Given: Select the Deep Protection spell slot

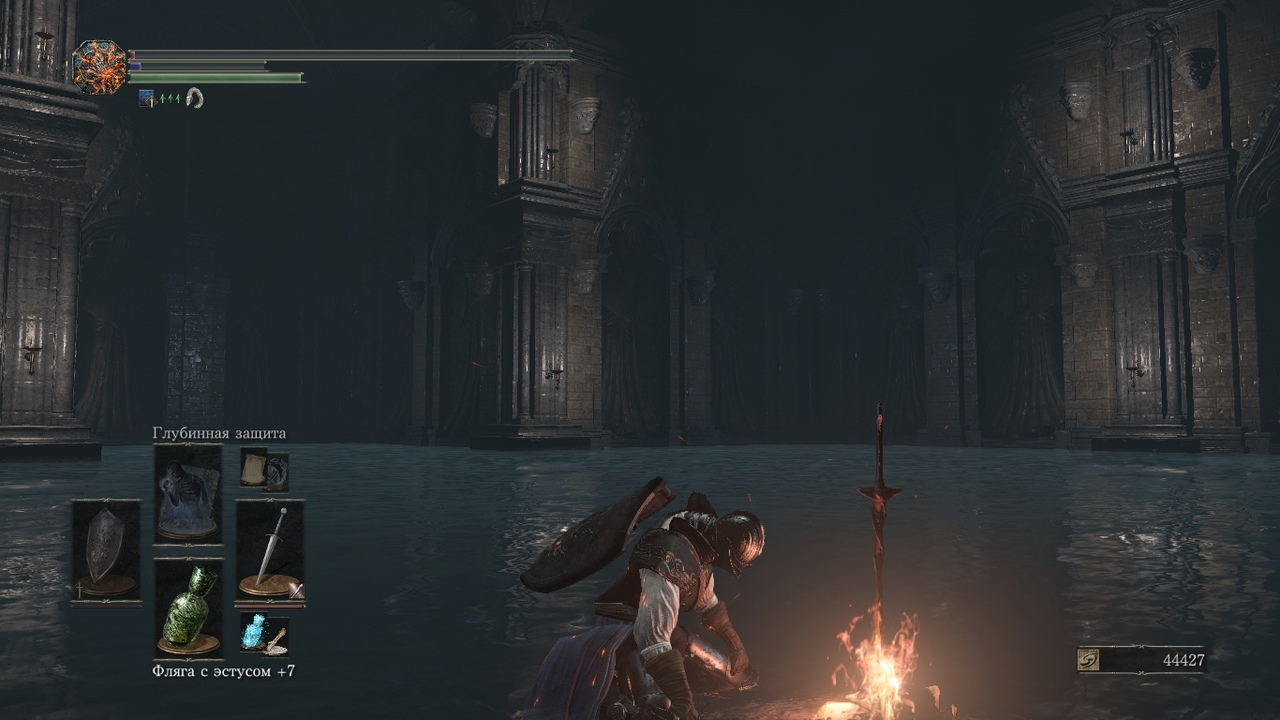Looking at the screenshot, I should [187, 494].
